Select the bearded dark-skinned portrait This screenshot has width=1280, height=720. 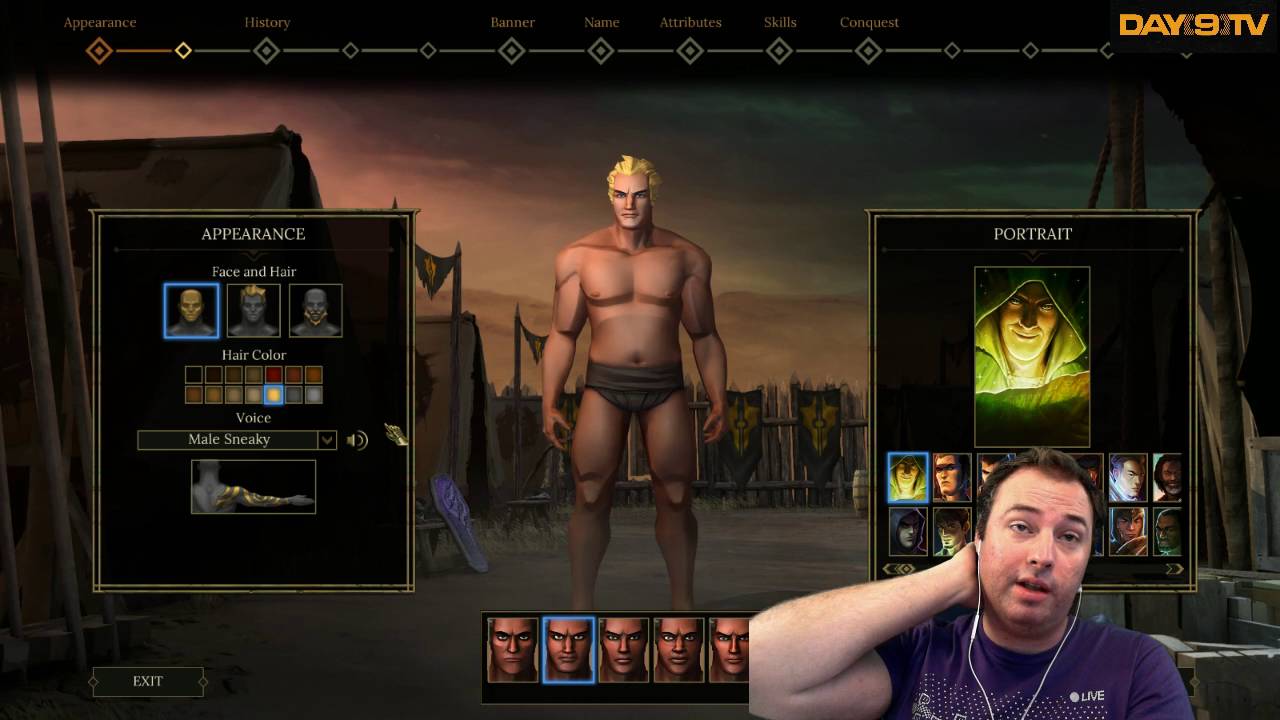tap(1168, 478)
